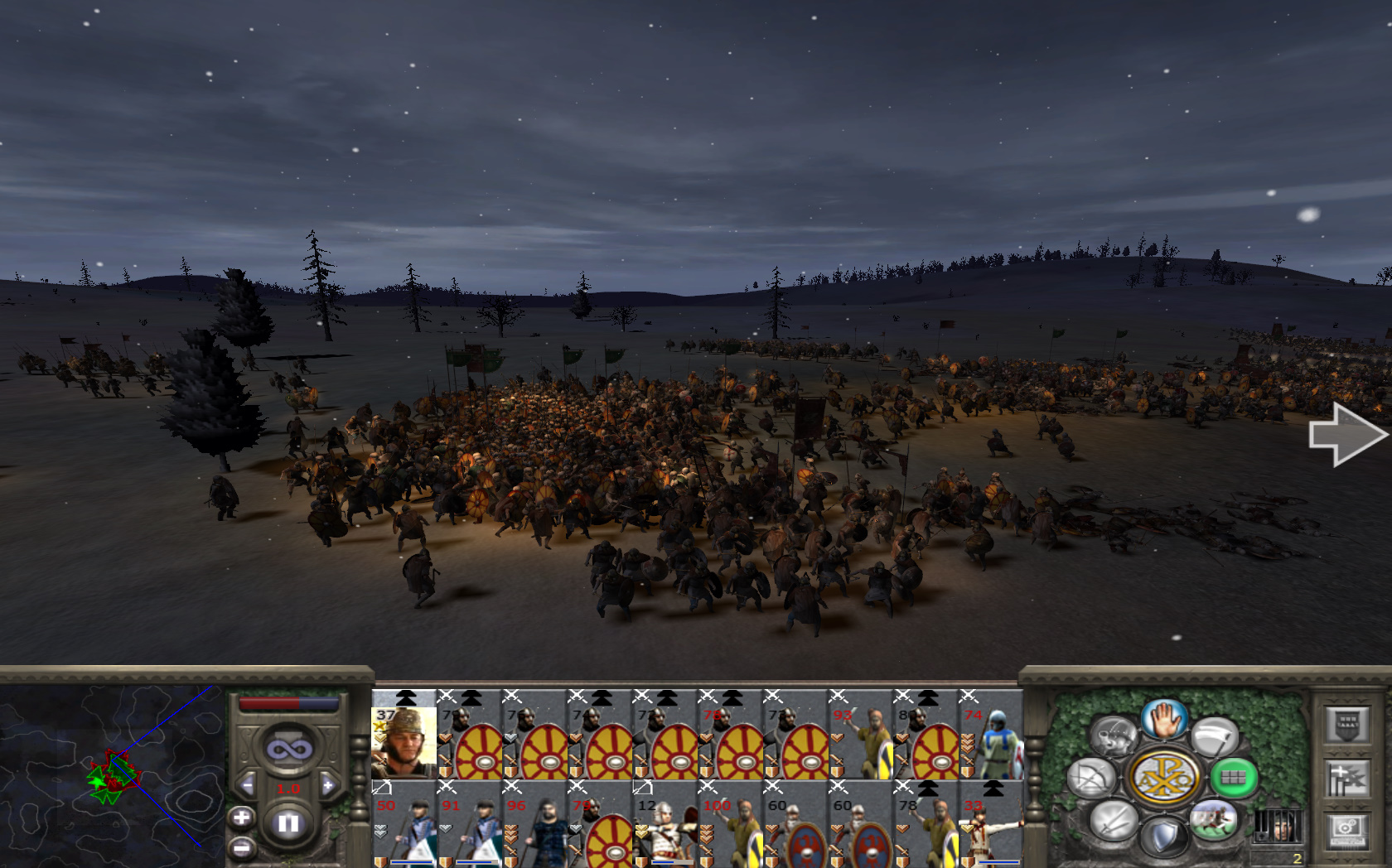Image resolution: width=1392 pixels, height=868 pixels.
Task: Increase the battle speed
Action: coord(328,785)
